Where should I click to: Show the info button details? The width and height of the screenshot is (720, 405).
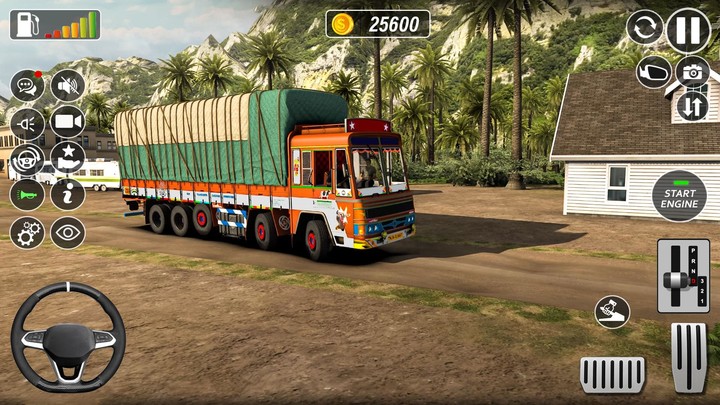click(x=68, y=194)
